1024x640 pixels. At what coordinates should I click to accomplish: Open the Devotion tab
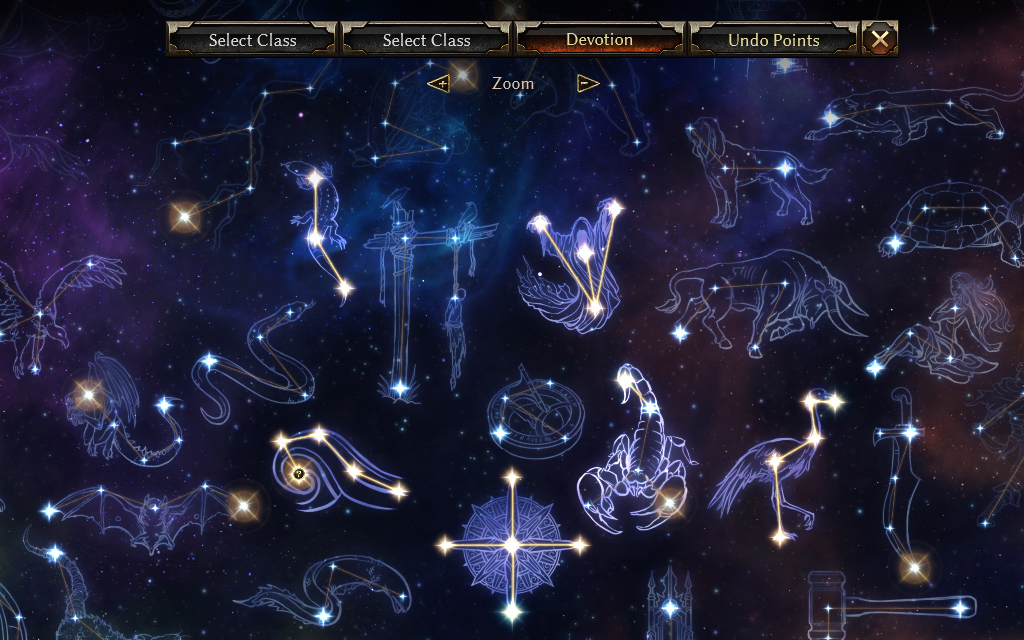[x=599, y=40]
